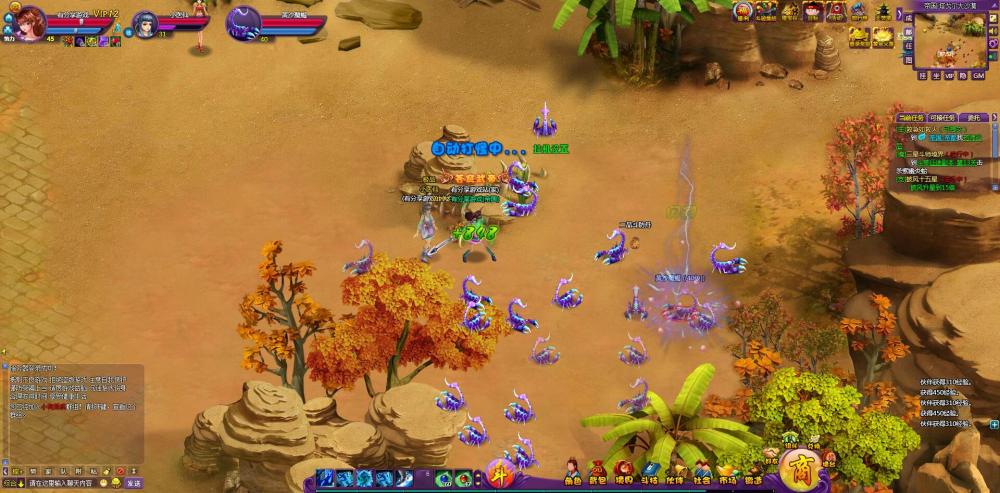Select the scorpion target portrait
The height and width of the screenshot is (493, 1000).
pyautogui.click(x=243, y=20)
